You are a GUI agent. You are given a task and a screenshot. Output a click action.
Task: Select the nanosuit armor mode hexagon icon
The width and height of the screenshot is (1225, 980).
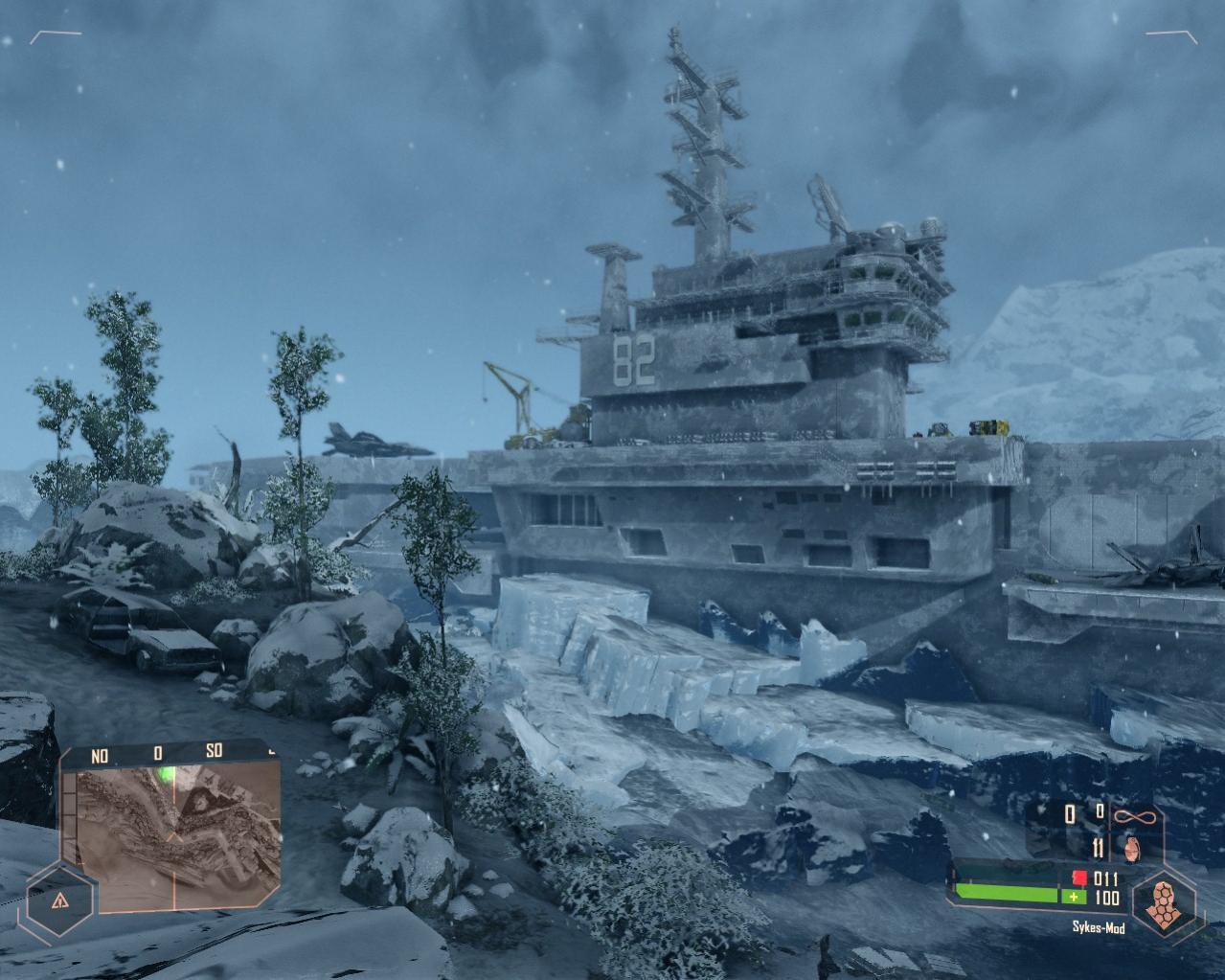point(1163,903)
